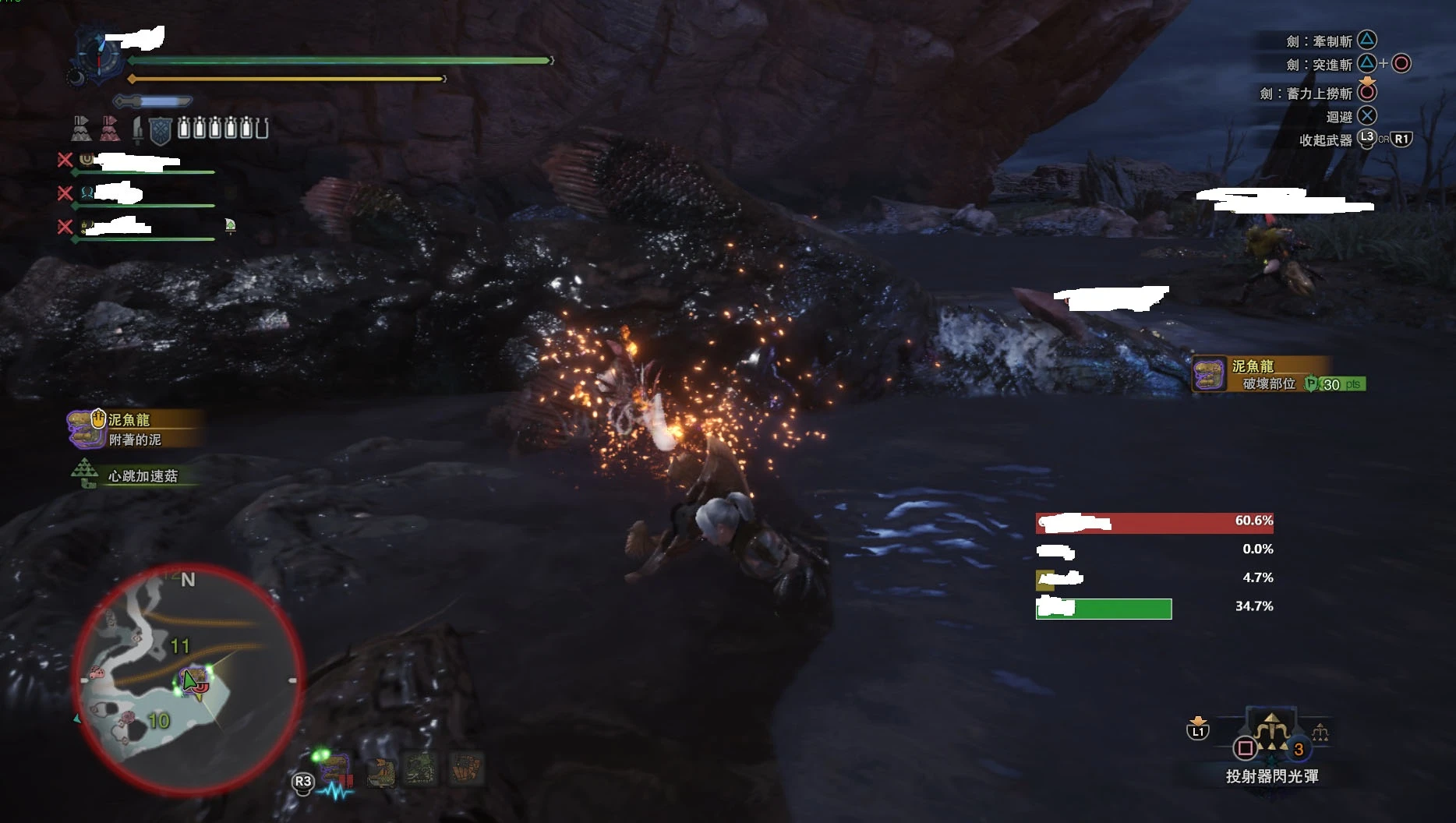The width and height of the screenshot is (1456, 823).
Task: Click the time-of-day compass emblem
Action: coord(99,56)
